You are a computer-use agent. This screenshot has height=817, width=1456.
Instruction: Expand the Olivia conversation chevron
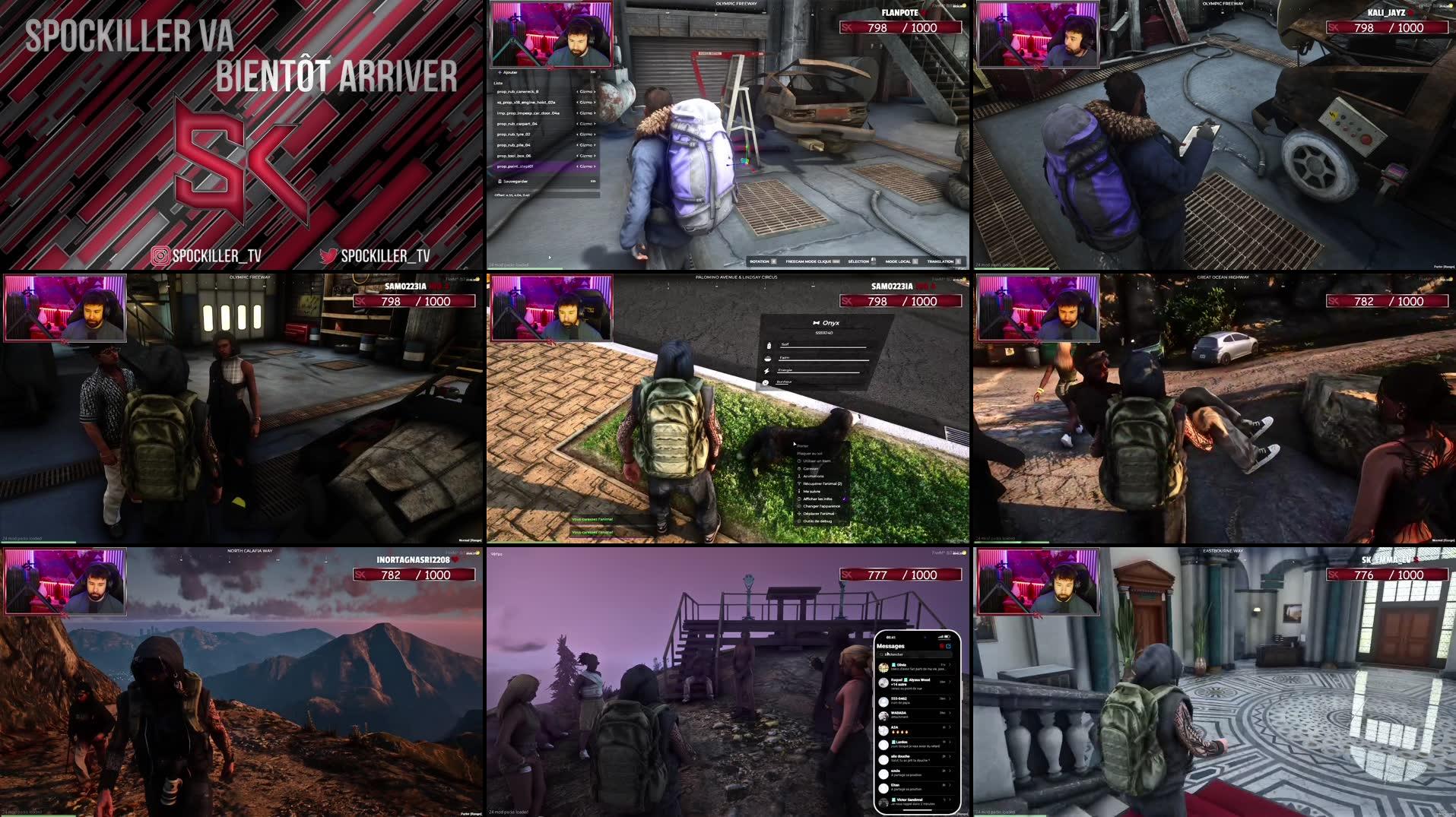point(950,665)
